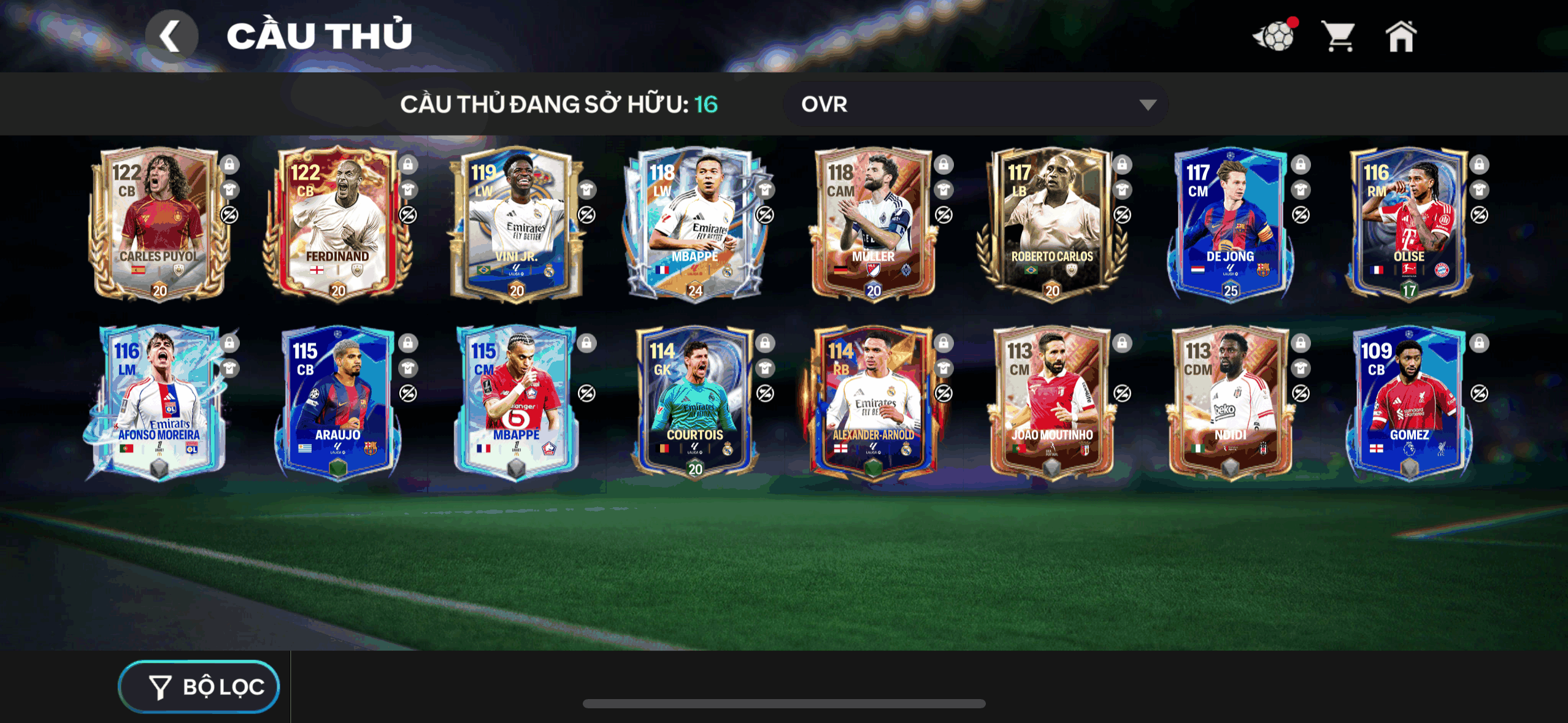This screenshot has height=723, width=1568.
Task: Select the Müller CAM card
Action: (873, 225)
